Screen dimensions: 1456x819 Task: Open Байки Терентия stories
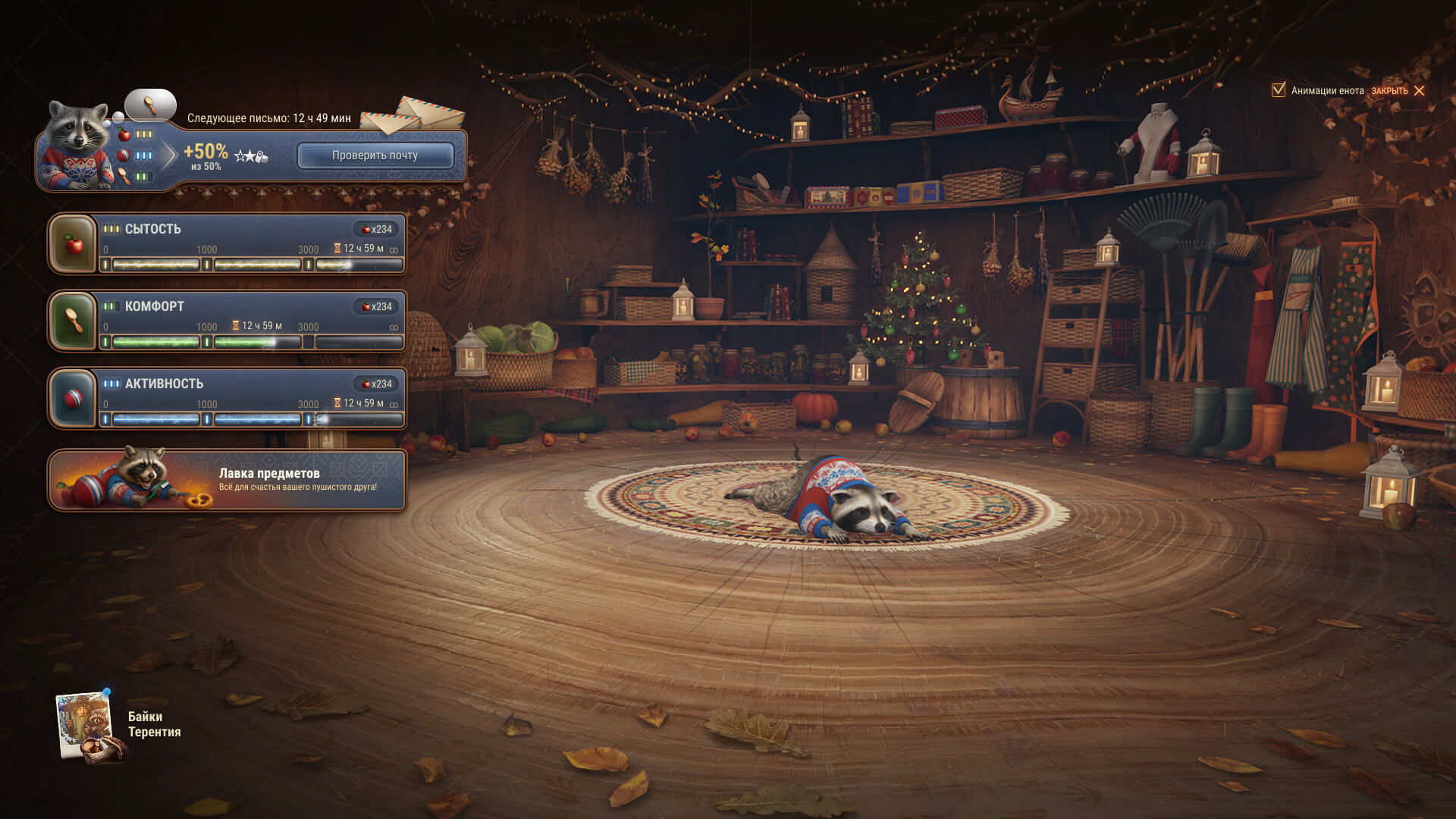(x=118, y=725)
